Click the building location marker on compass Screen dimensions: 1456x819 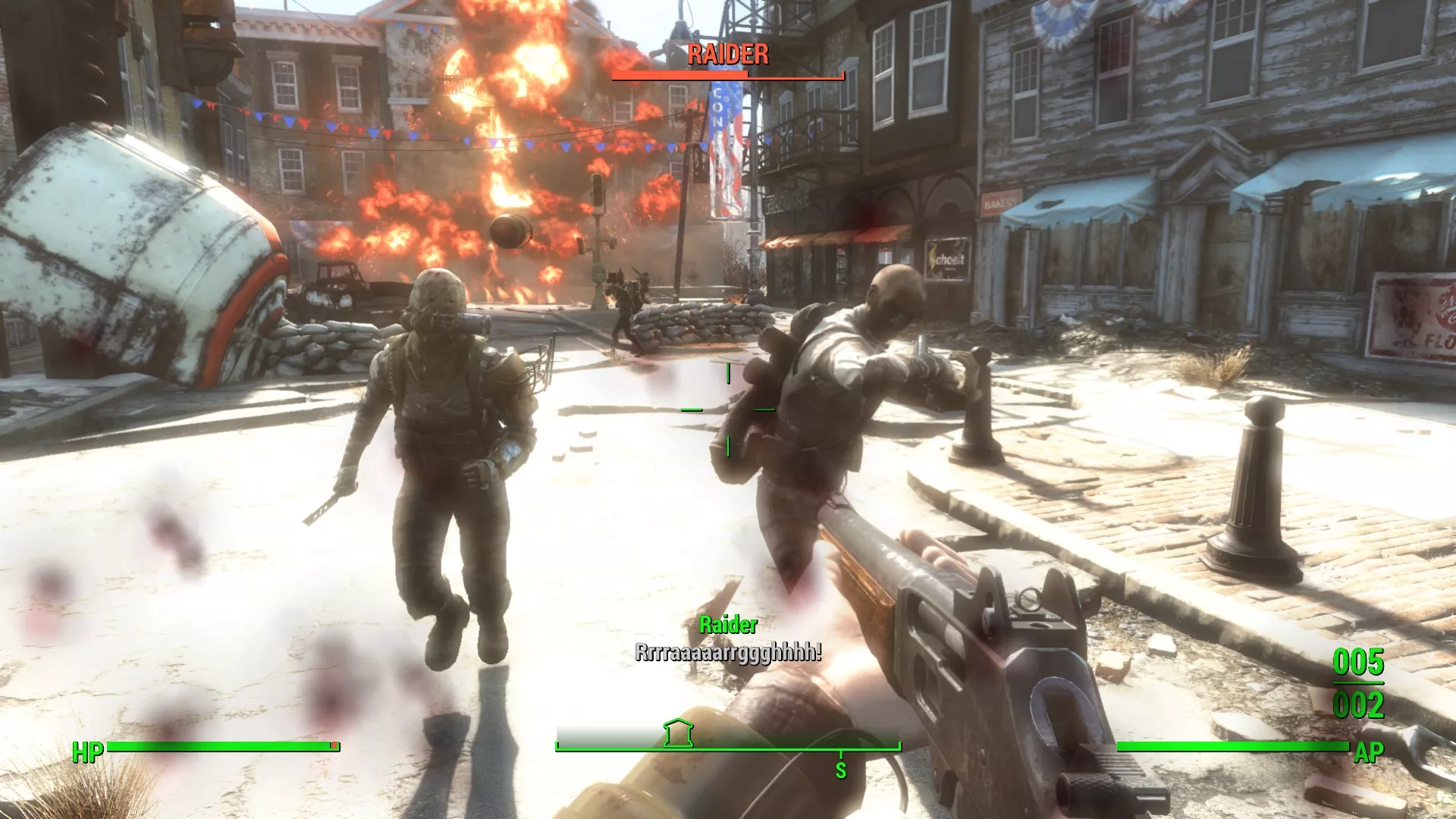tap(678, 733)
